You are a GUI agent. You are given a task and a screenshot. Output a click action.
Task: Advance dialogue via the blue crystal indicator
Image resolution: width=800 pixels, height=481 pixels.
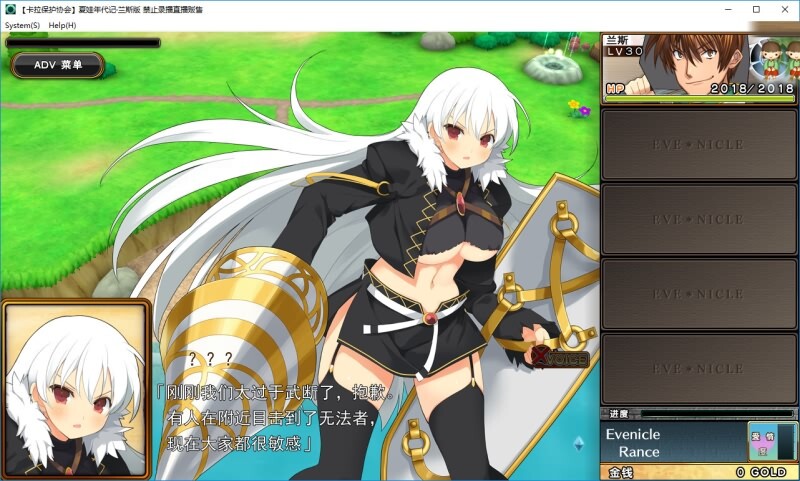[x=579, y=442]
